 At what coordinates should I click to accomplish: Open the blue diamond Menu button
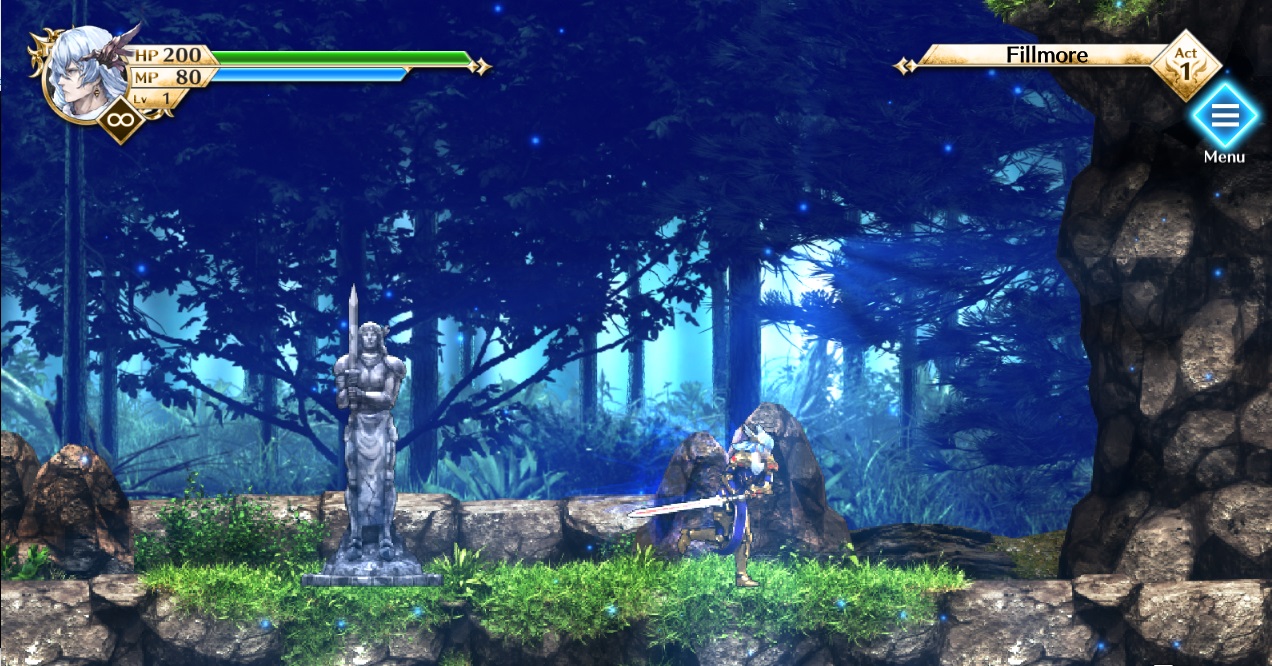point(1224,116)
